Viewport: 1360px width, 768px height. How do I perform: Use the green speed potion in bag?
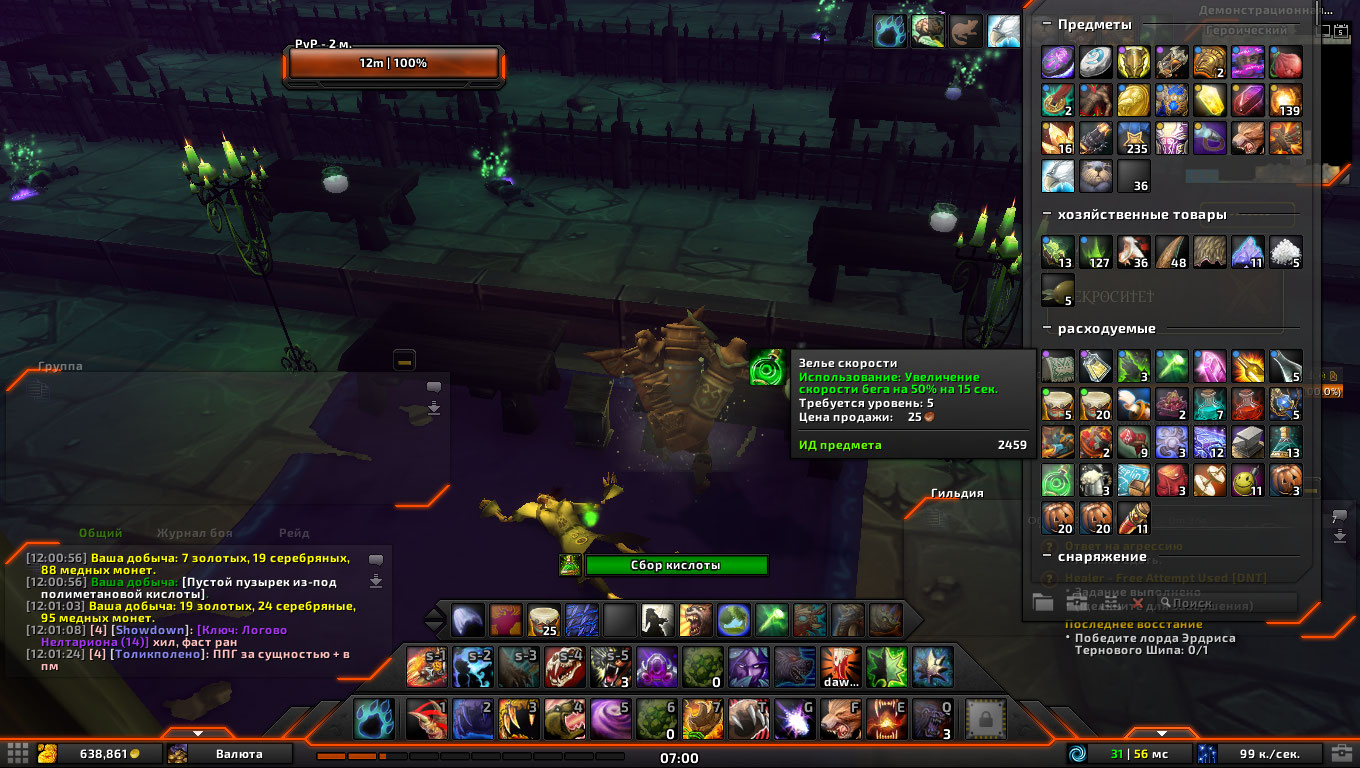coord(1058,480)
